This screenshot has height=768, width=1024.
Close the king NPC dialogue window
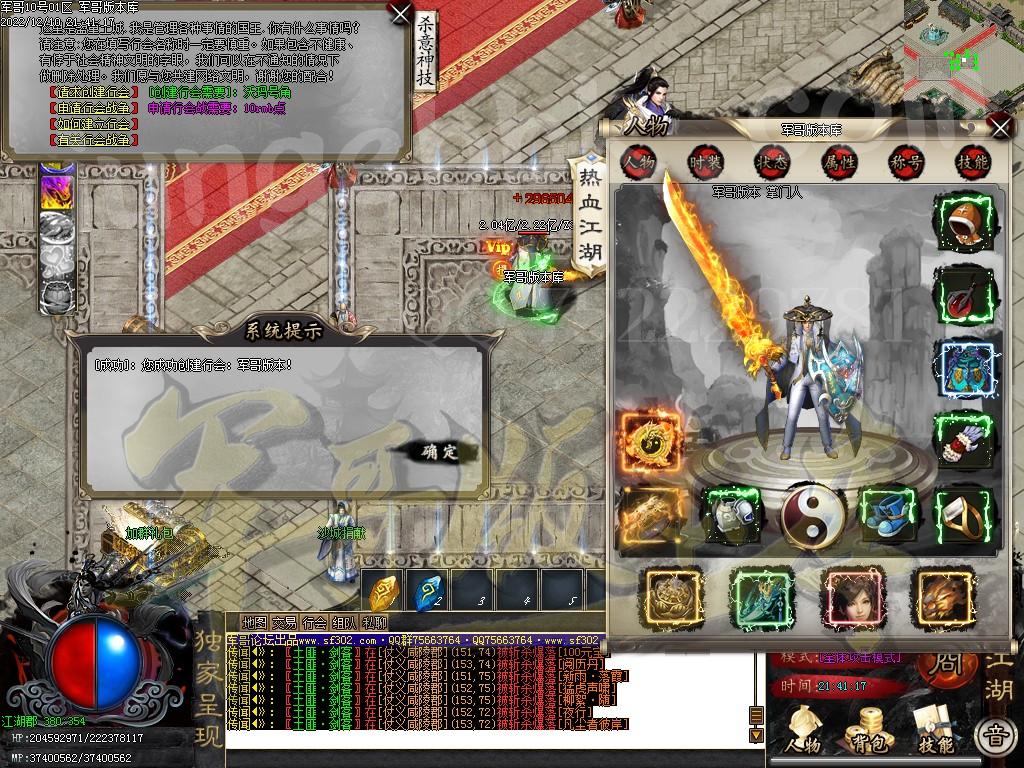tap(399, 14)
